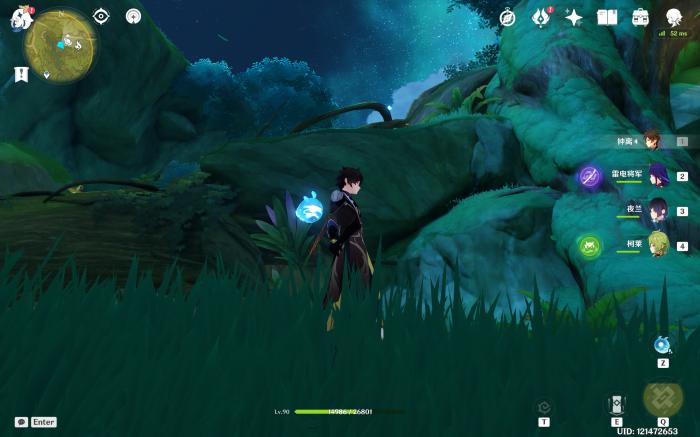
Task: Switch to party member 夜兰
Action: pos(657,211)
